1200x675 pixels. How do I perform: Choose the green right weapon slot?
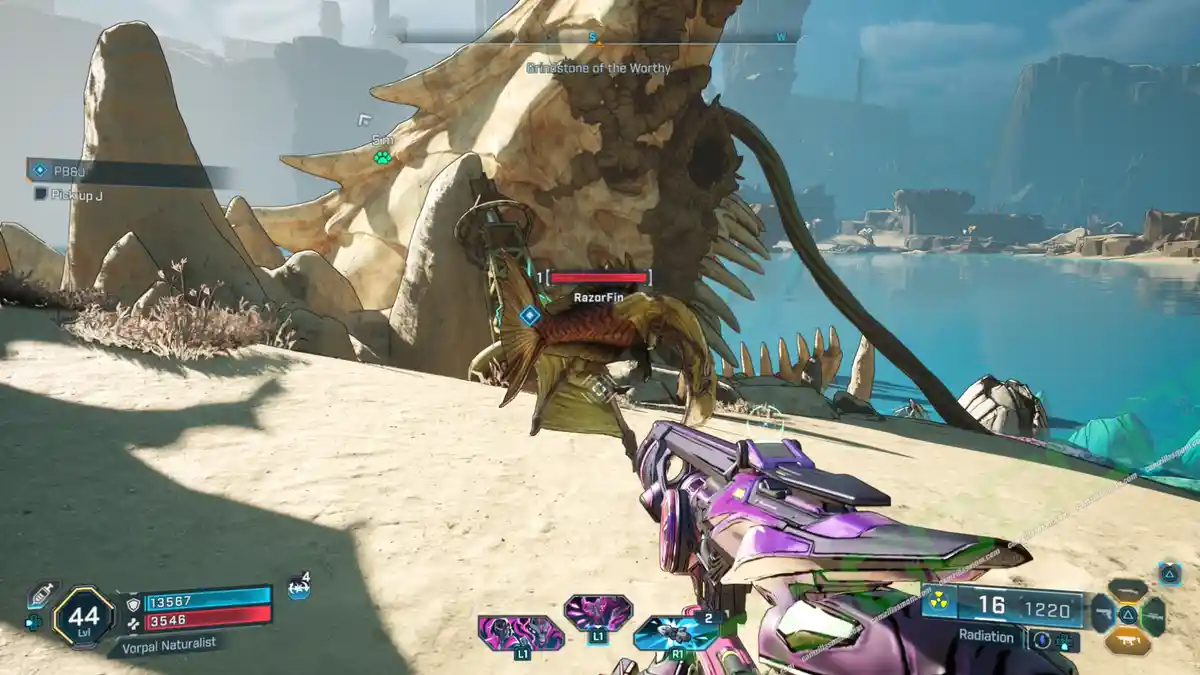[x=1152, y=615]
